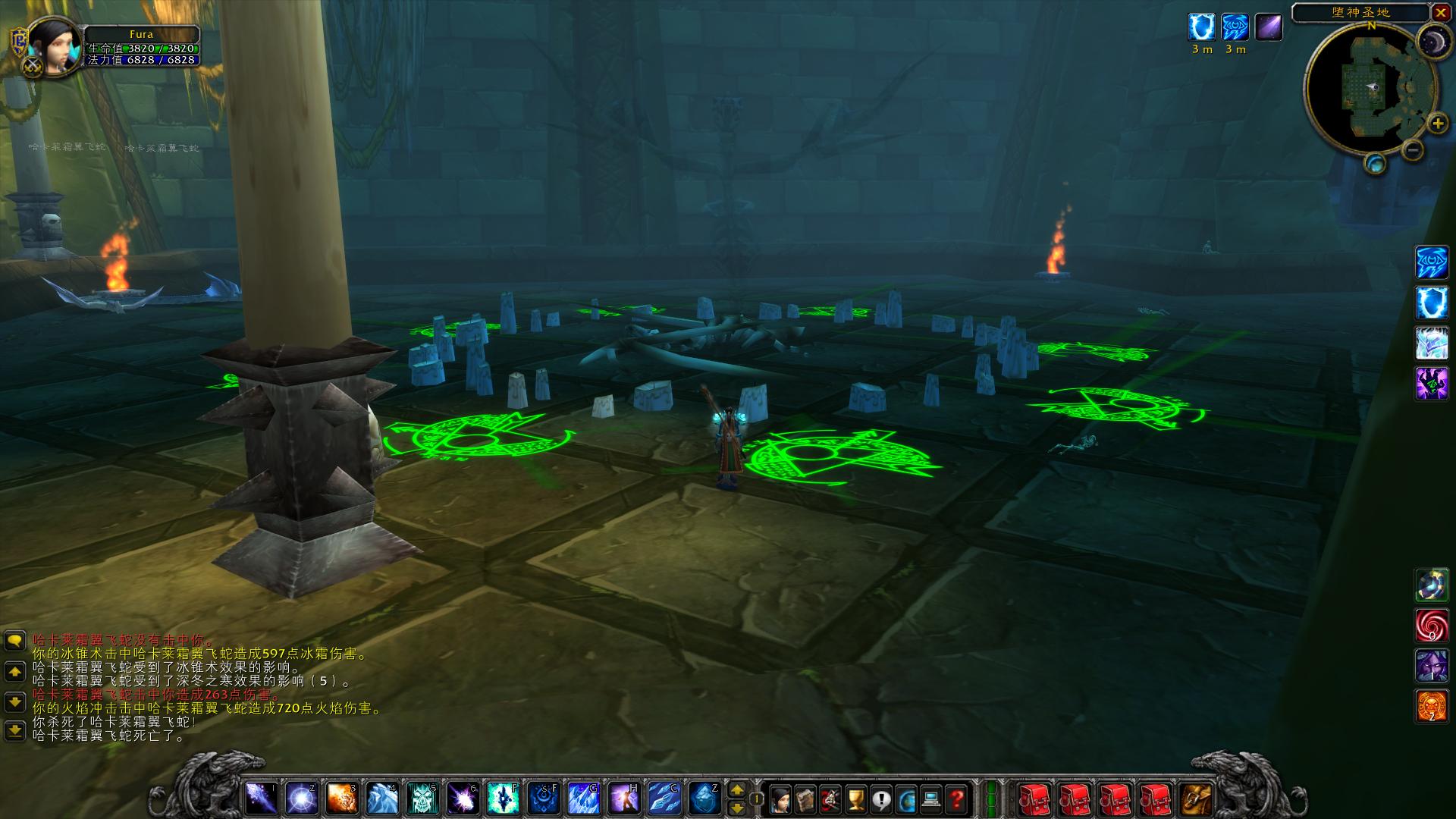Use the Ice Block ability icon
Viewport: 1456px width, 819px height.
click(x=703, y=798)
